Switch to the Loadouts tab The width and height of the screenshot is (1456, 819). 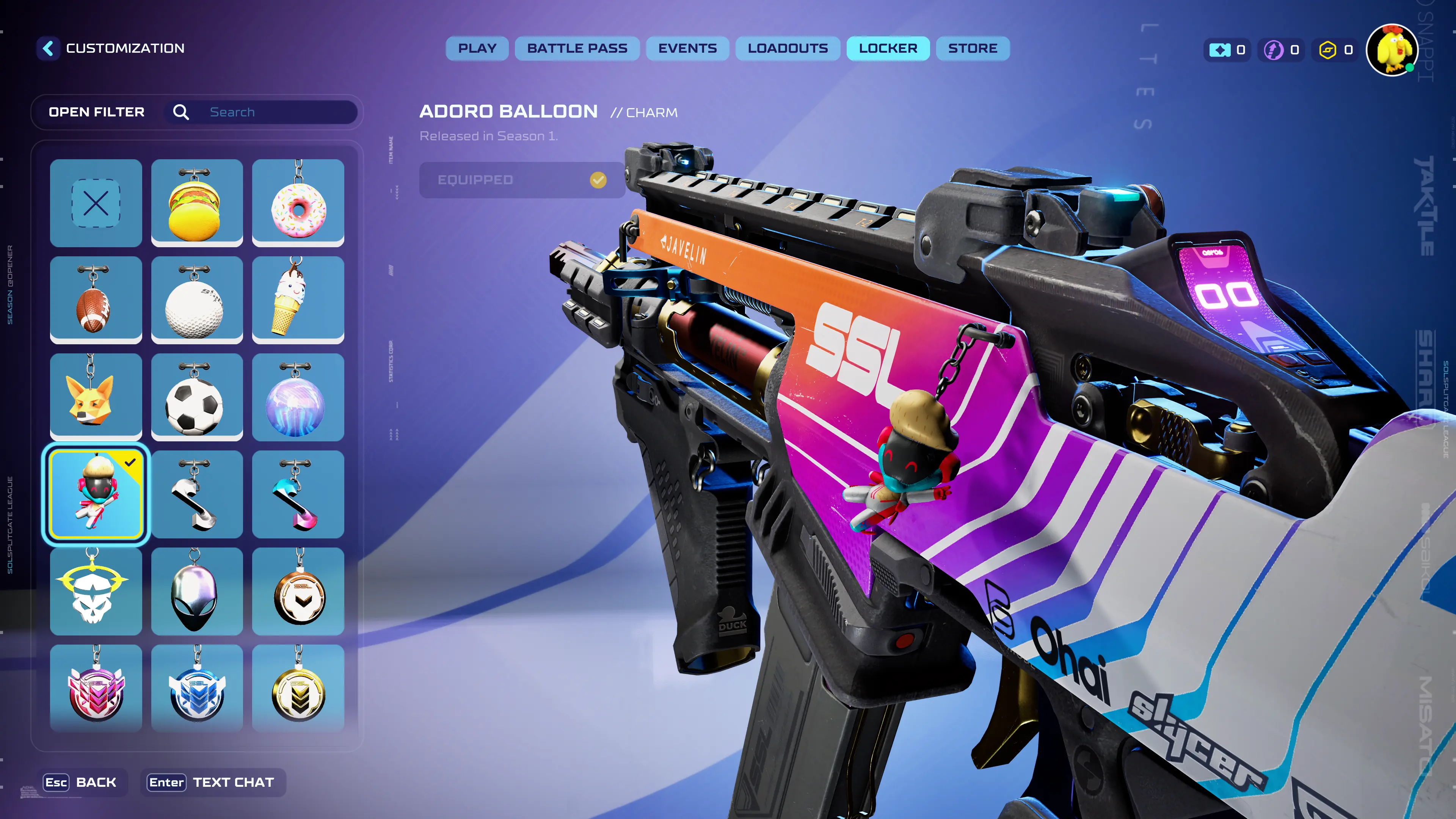788,49
